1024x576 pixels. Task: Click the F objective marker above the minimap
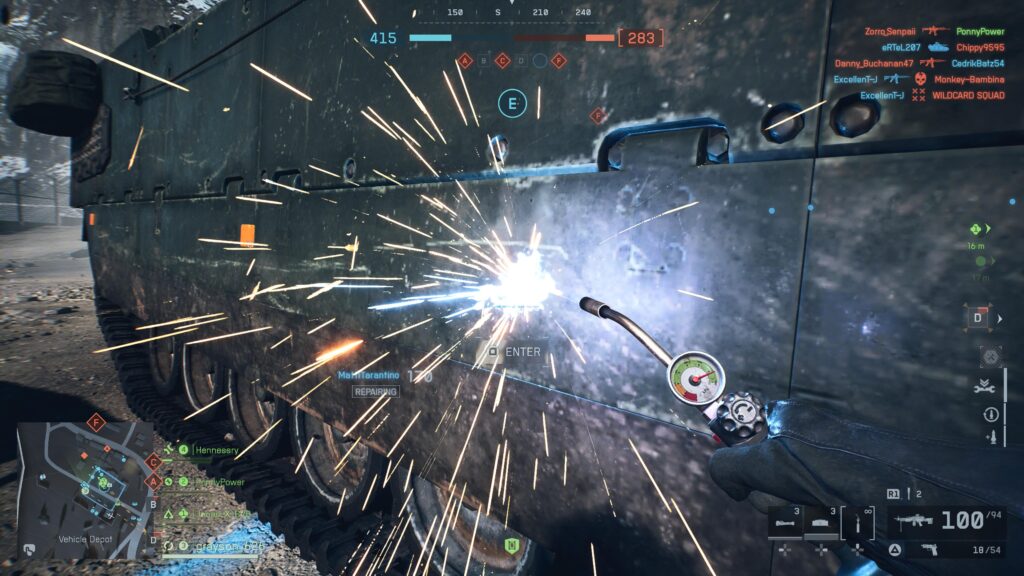coord(97,421)
